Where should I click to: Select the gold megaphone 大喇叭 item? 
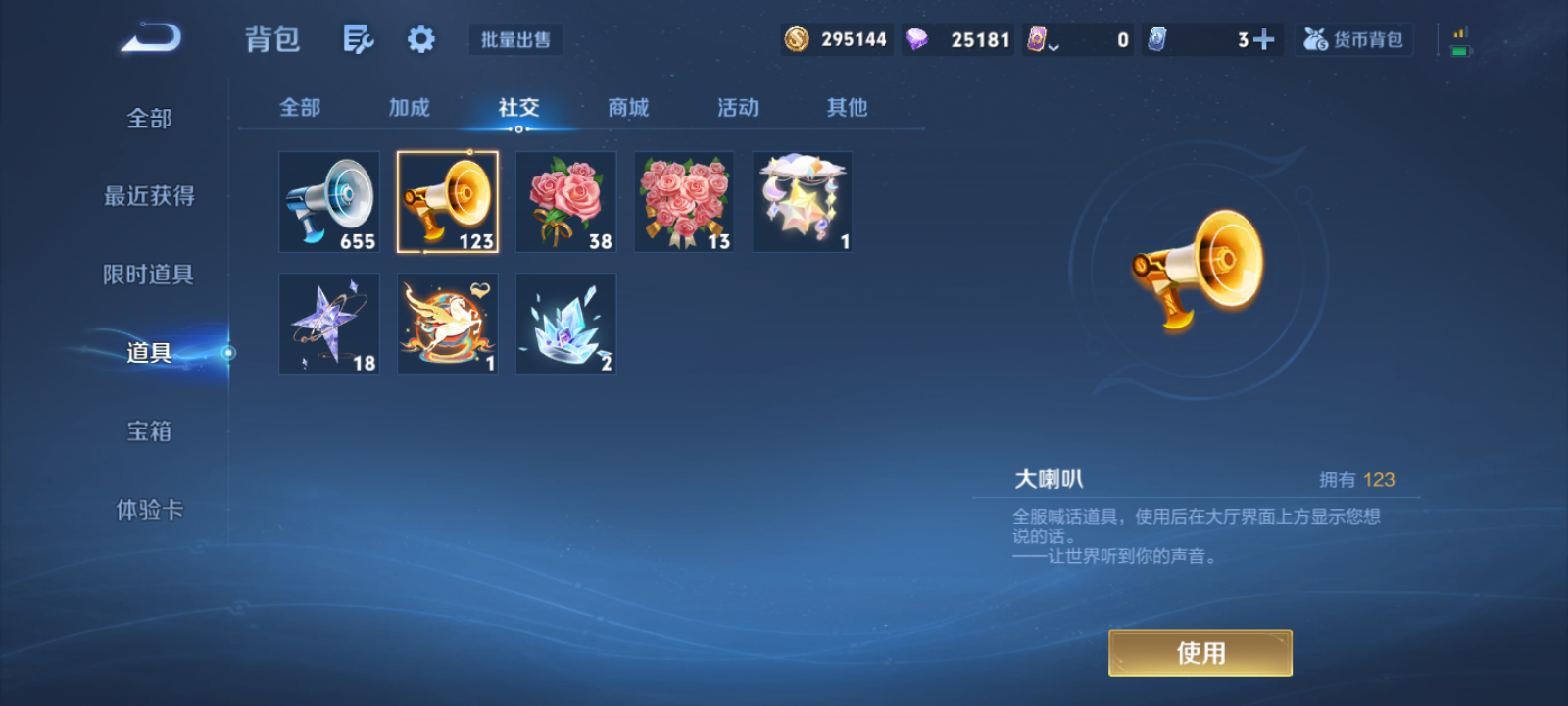point(447,201)
